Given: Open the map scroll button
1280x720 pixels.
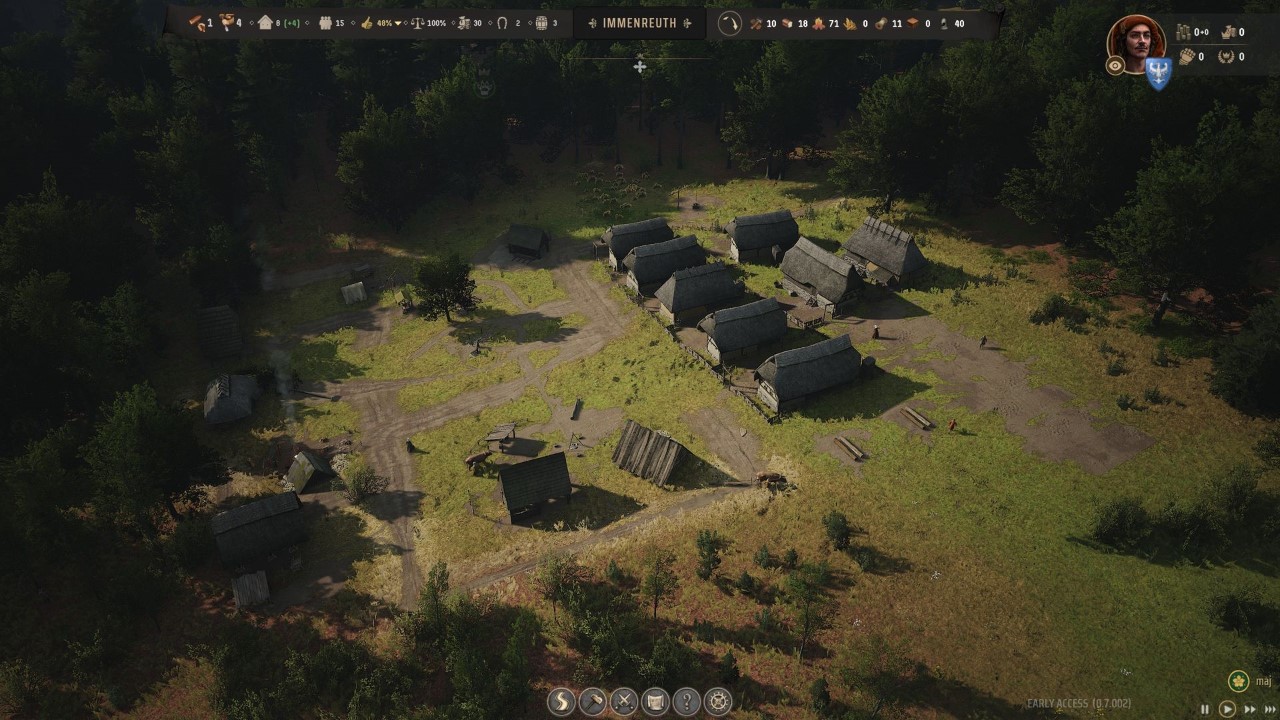Looking at the screenshot, I should (655, 701).
